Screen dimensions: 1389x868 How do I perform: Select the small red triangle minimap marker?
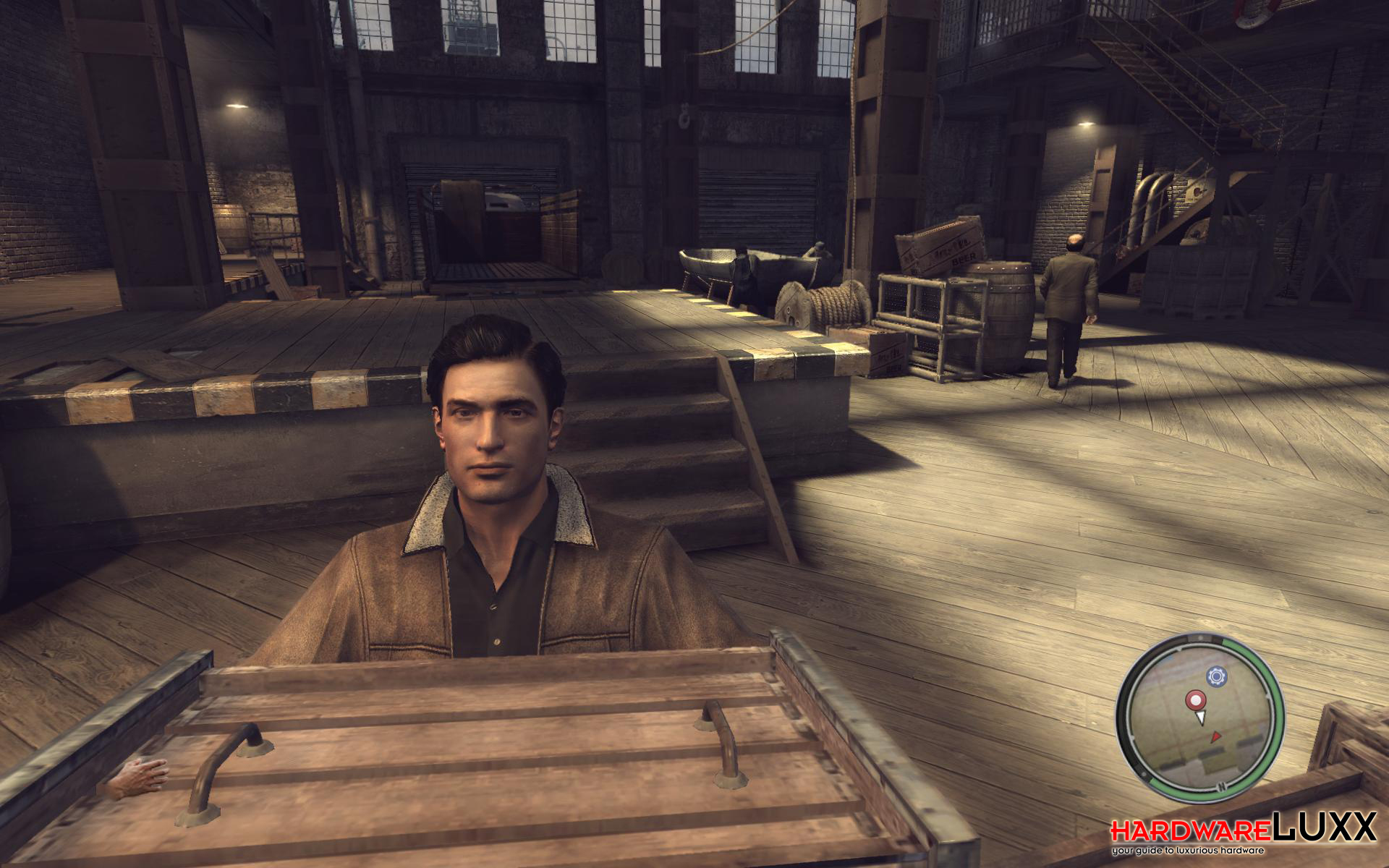tap(1216, 736)
